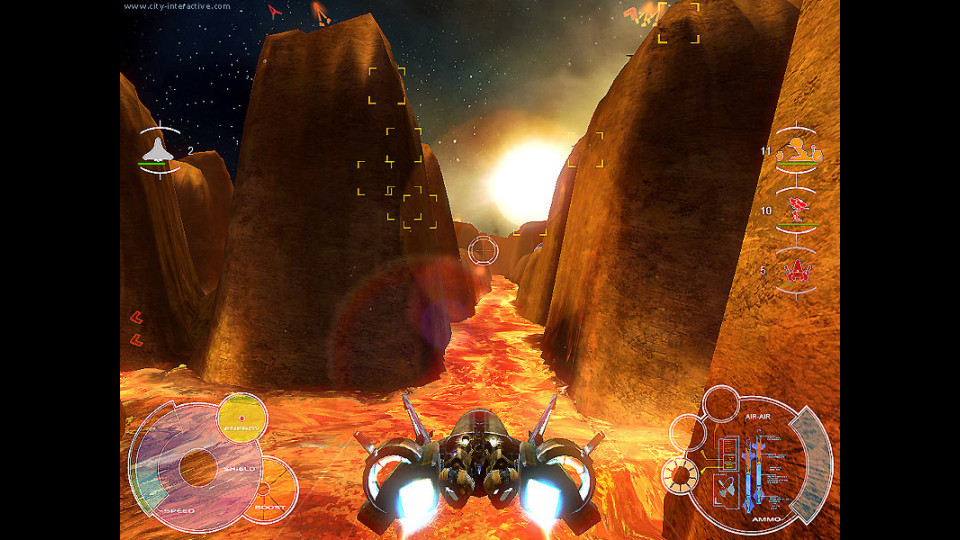Viewport: 960px width, 540px height.
Task: Pick the red fighter craft target icon
Action: 797,270
